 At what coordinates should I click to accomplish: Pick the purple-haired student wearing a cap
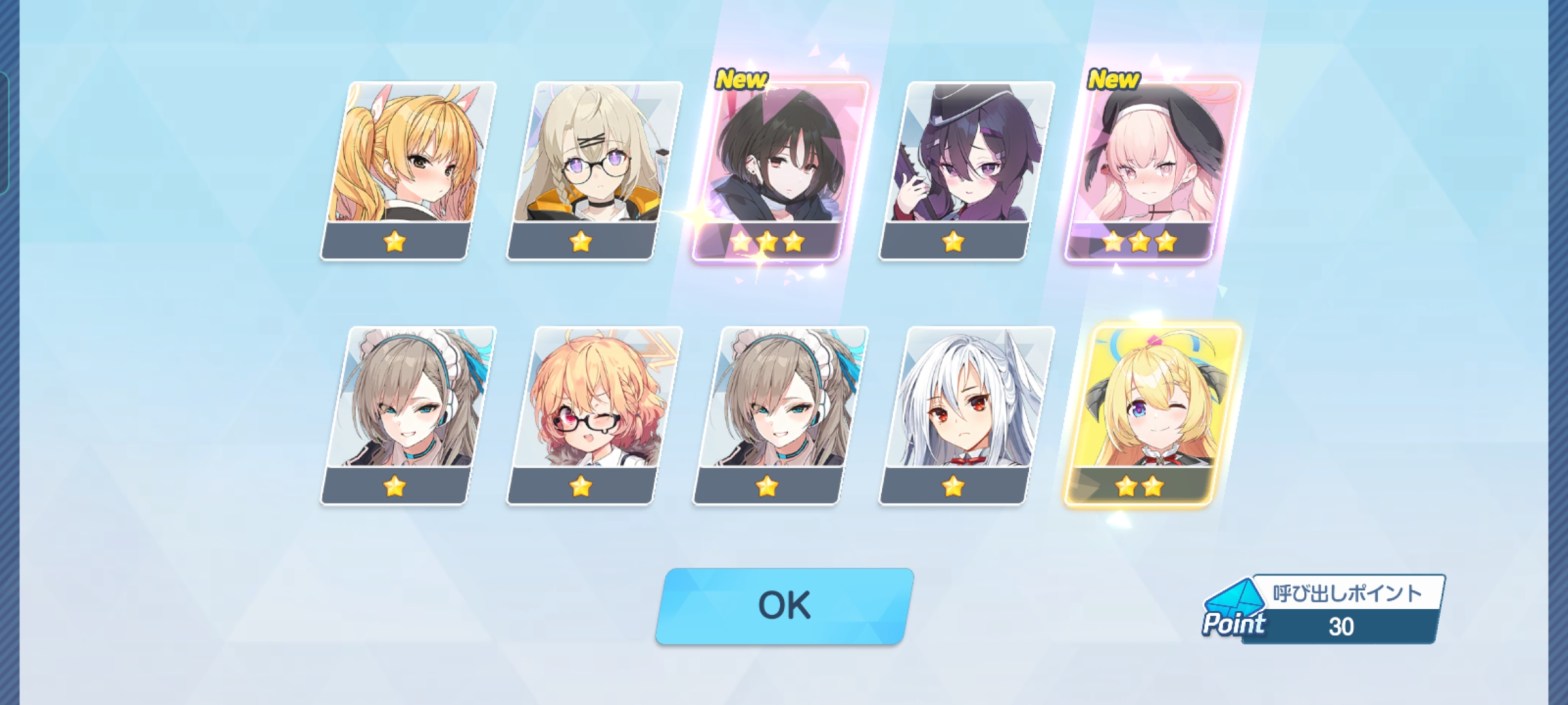(x=965, y=168)
